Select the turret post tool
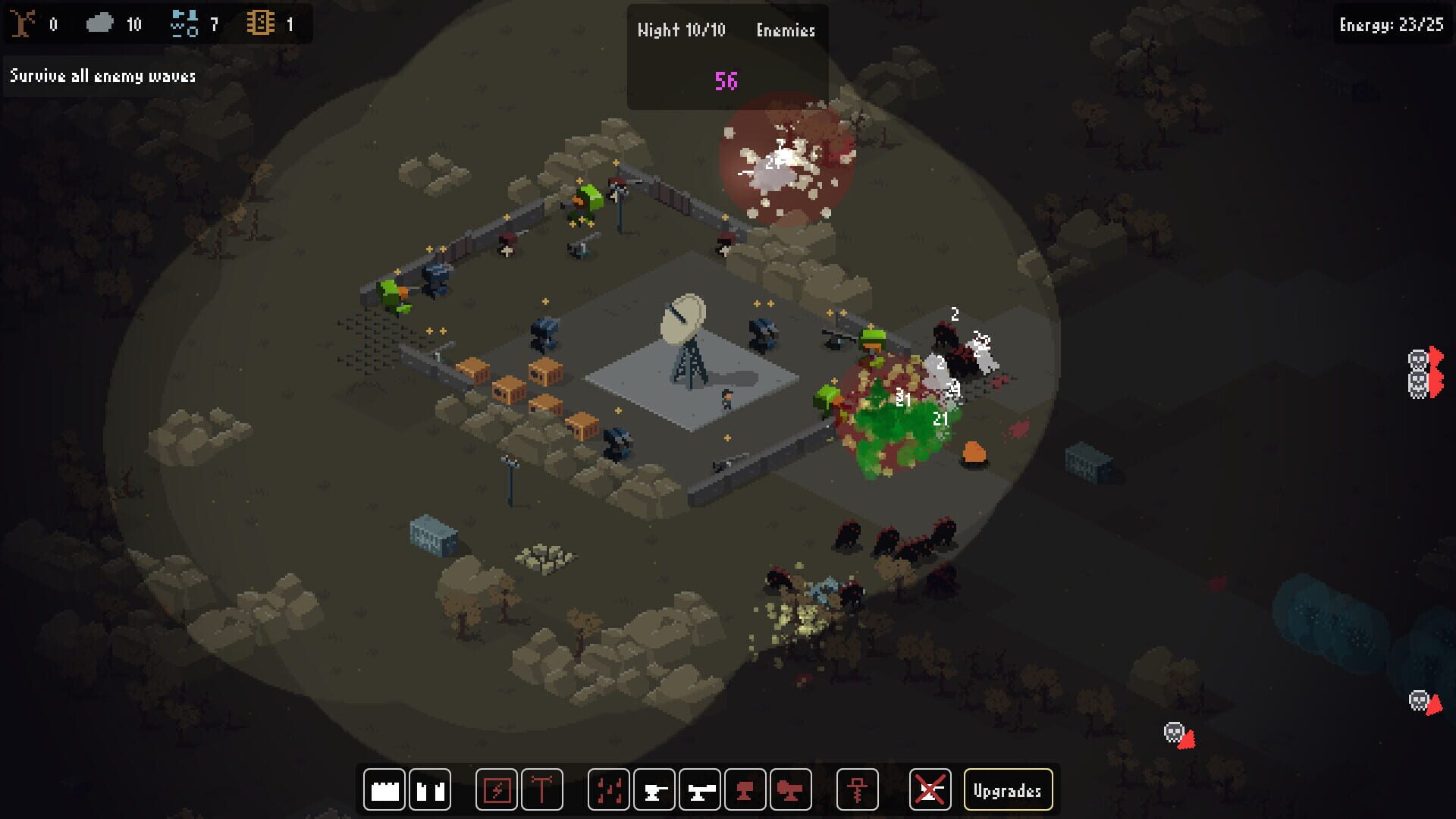The image size is (1456, 819). [x=542, y=789]
